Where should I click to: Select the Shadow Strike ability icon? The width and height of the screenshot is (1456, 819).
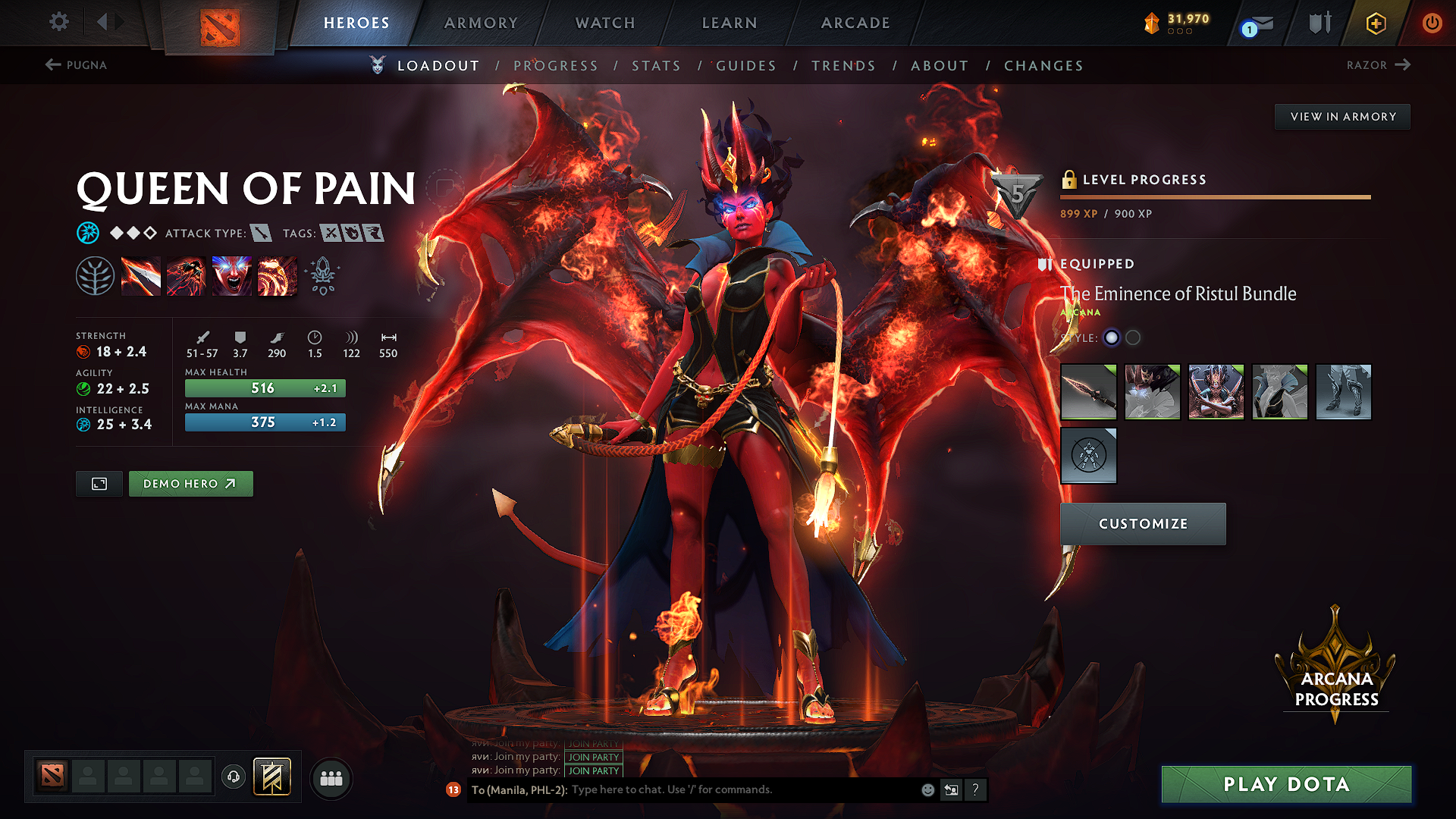(141, 275)
